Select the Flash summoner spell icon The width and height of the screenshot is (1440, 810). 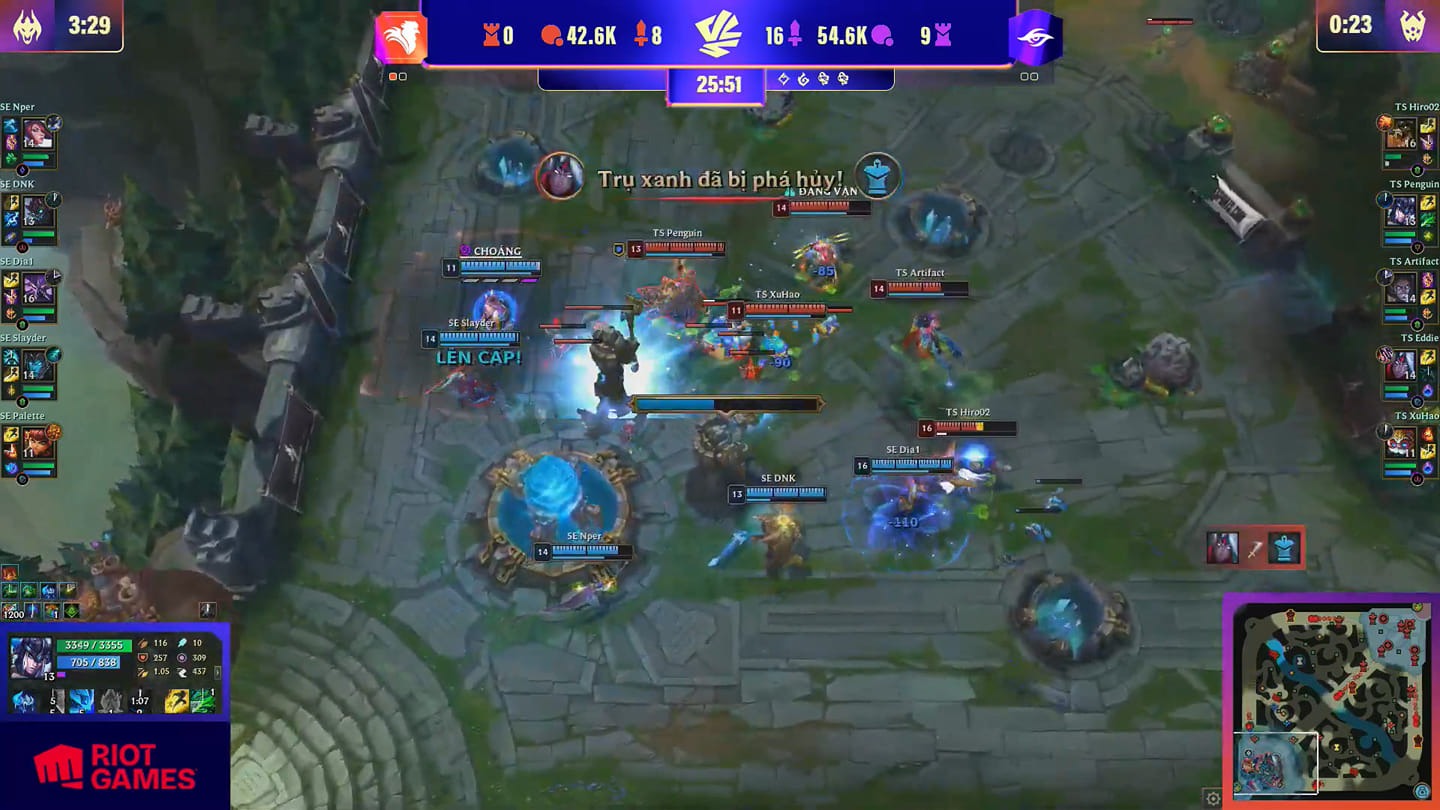click(176, 699)
